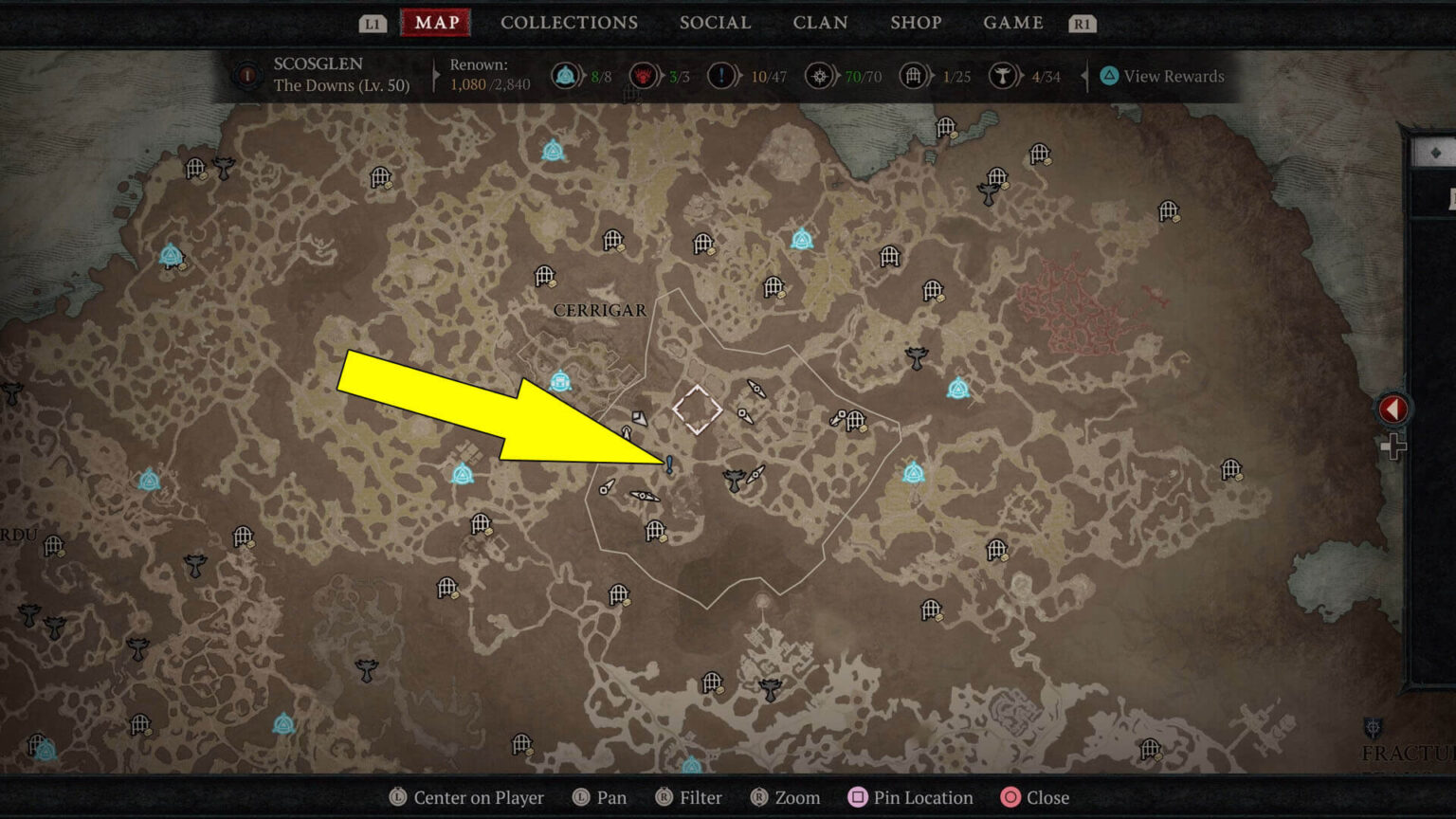Viewport: 1456px width, 819px height.
Task: Select the white diamond marker near Cerrigar
Action: pyautogui.click(x=697, y=410)
